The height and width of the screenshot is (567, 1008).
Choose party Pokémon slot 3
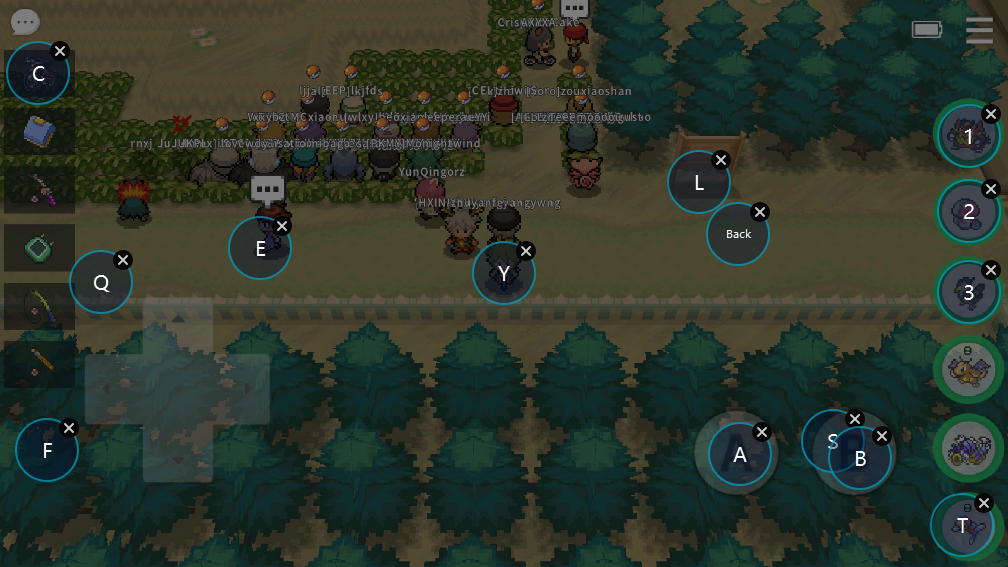point(968,292)
